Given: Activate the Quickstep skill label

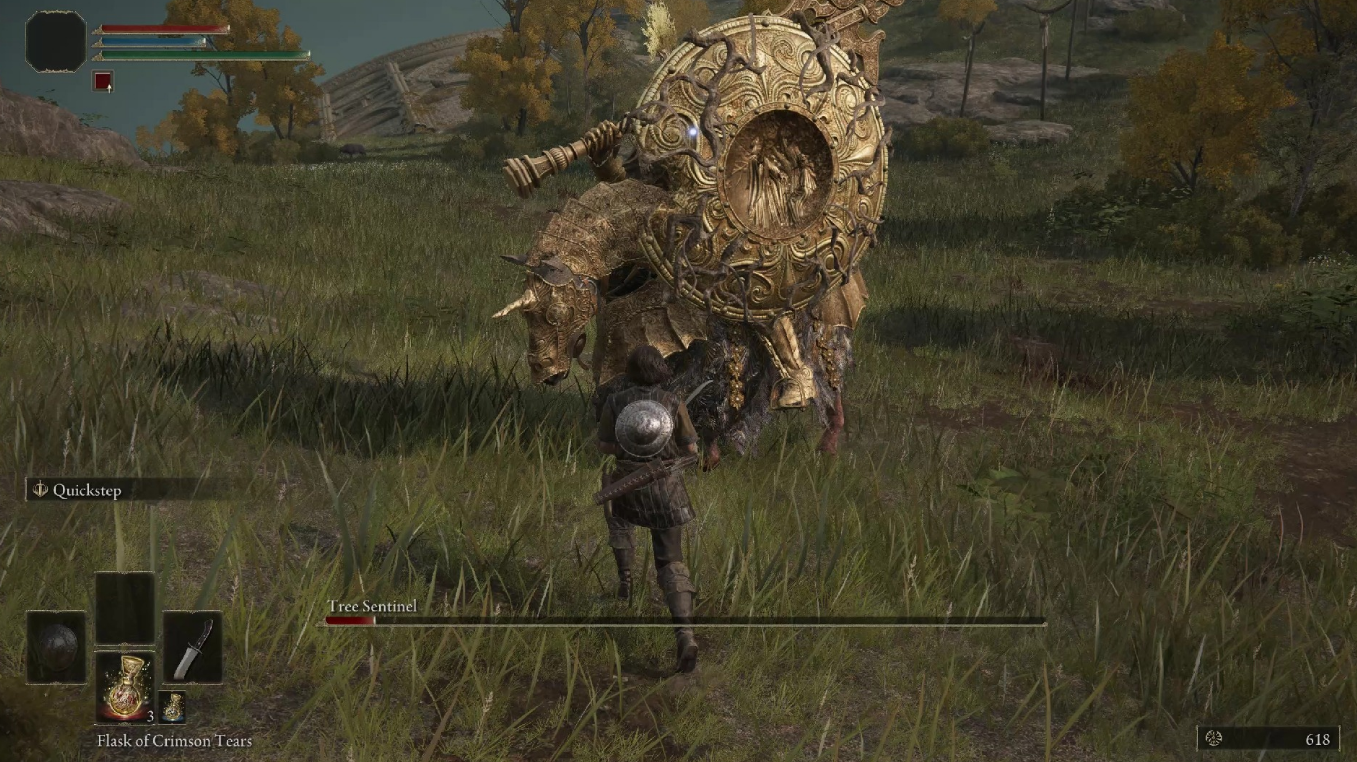Looking at the screenshot, I should click(x=86, y=490).
